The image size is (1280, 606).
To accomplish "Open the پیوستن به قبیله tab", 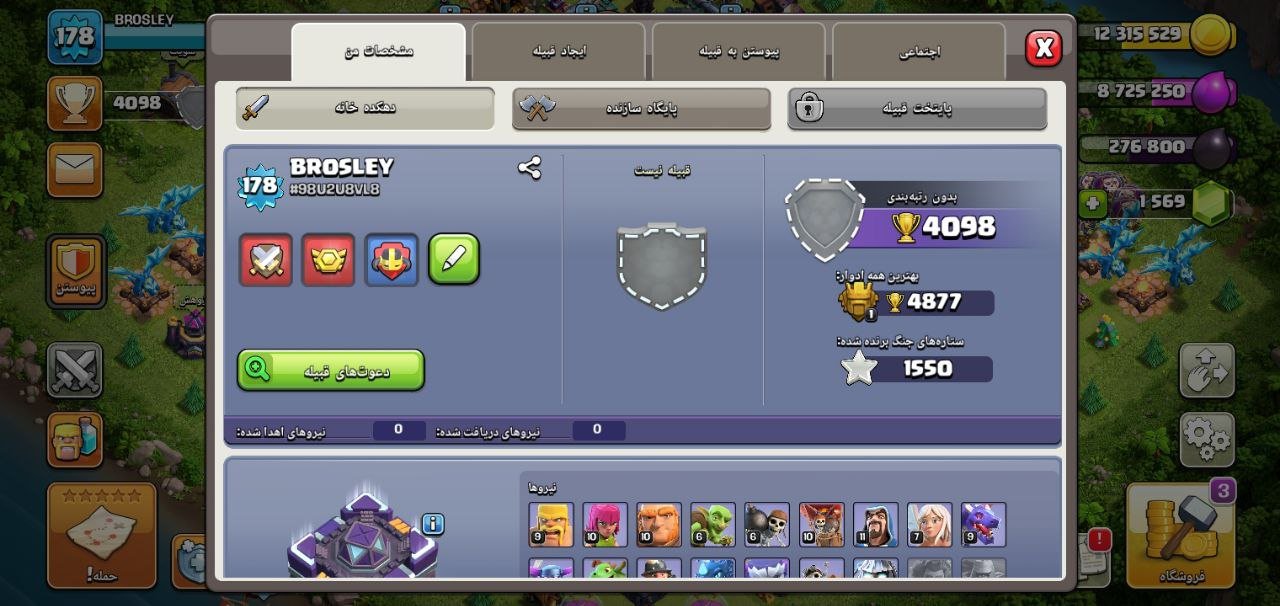I will click(738, 52).
